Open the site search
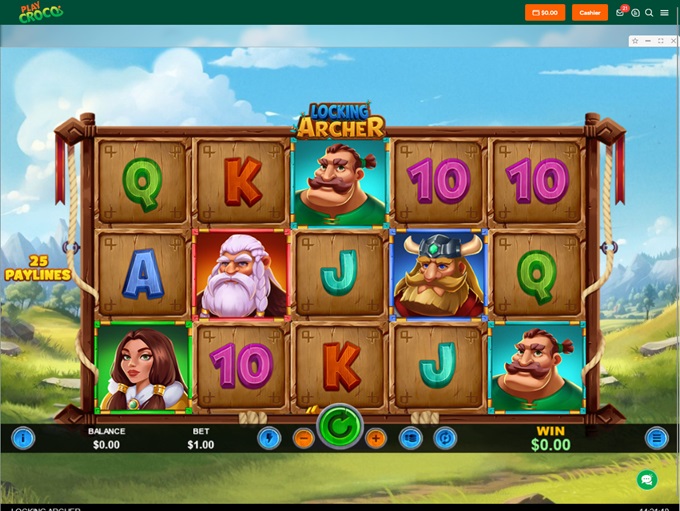Image resolution: width=680 pixels, height=511 pixels. pos(649,13)
